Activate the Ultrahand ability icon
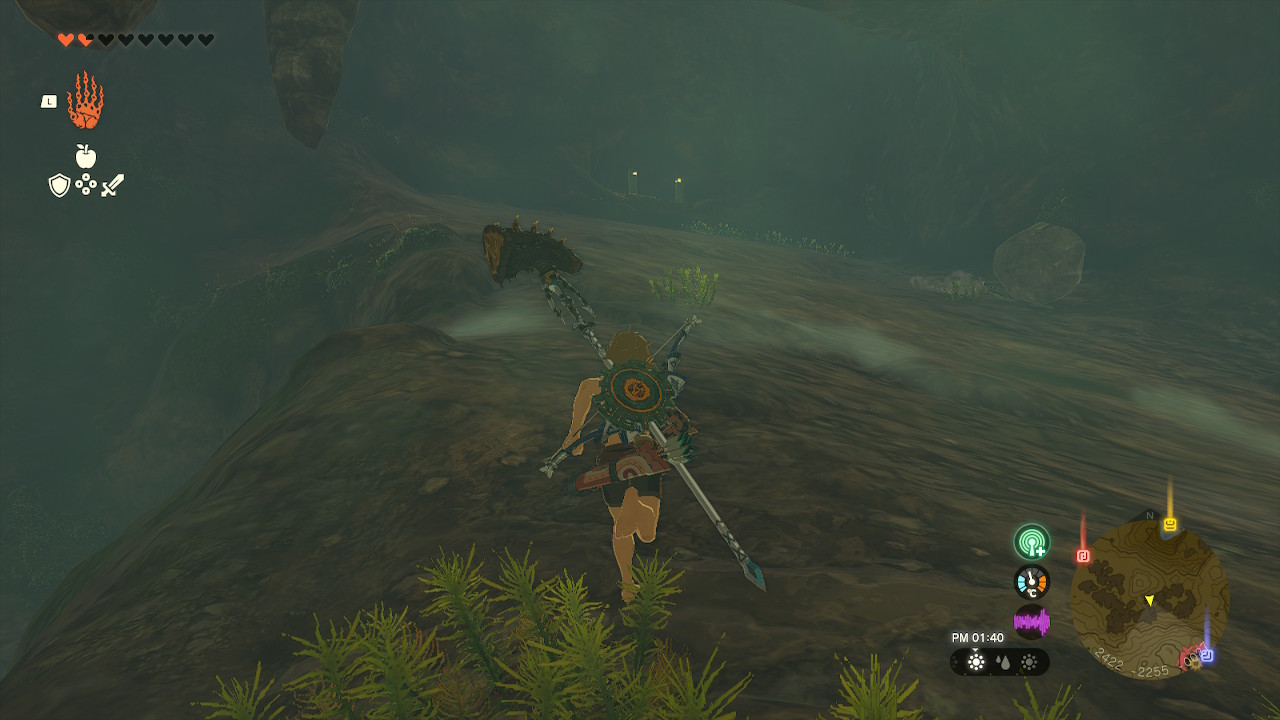 [85, 101]
